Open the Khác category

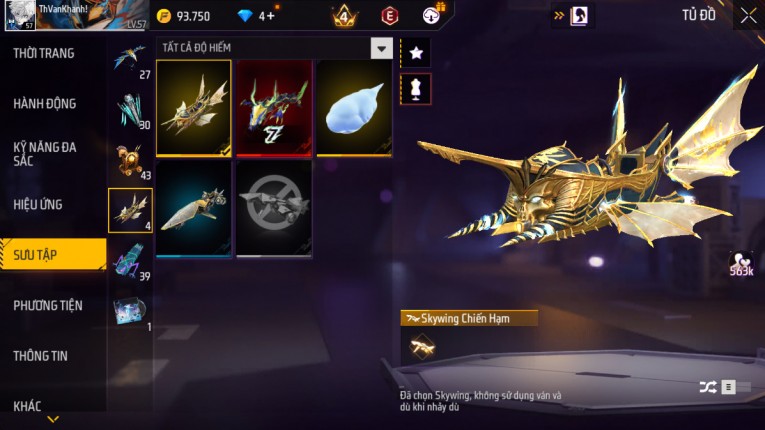tap(28, 405)
